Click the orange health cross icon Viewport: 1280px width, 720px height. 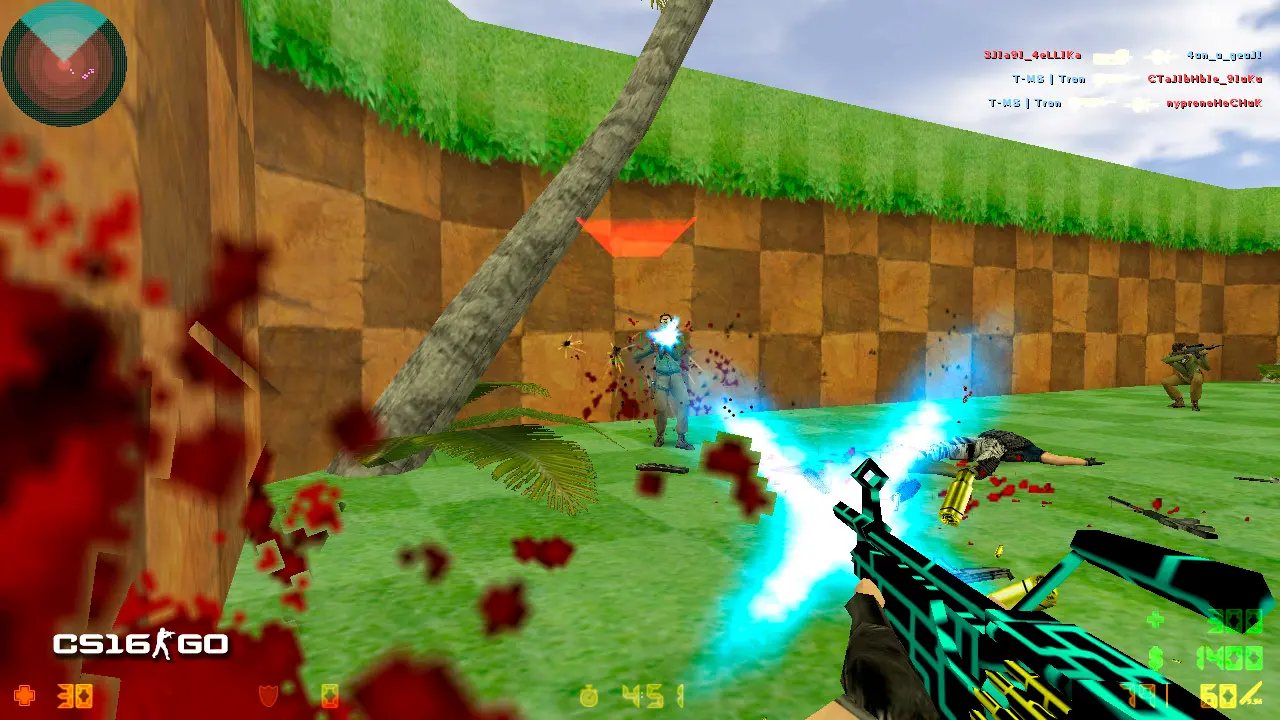[26, 695]
